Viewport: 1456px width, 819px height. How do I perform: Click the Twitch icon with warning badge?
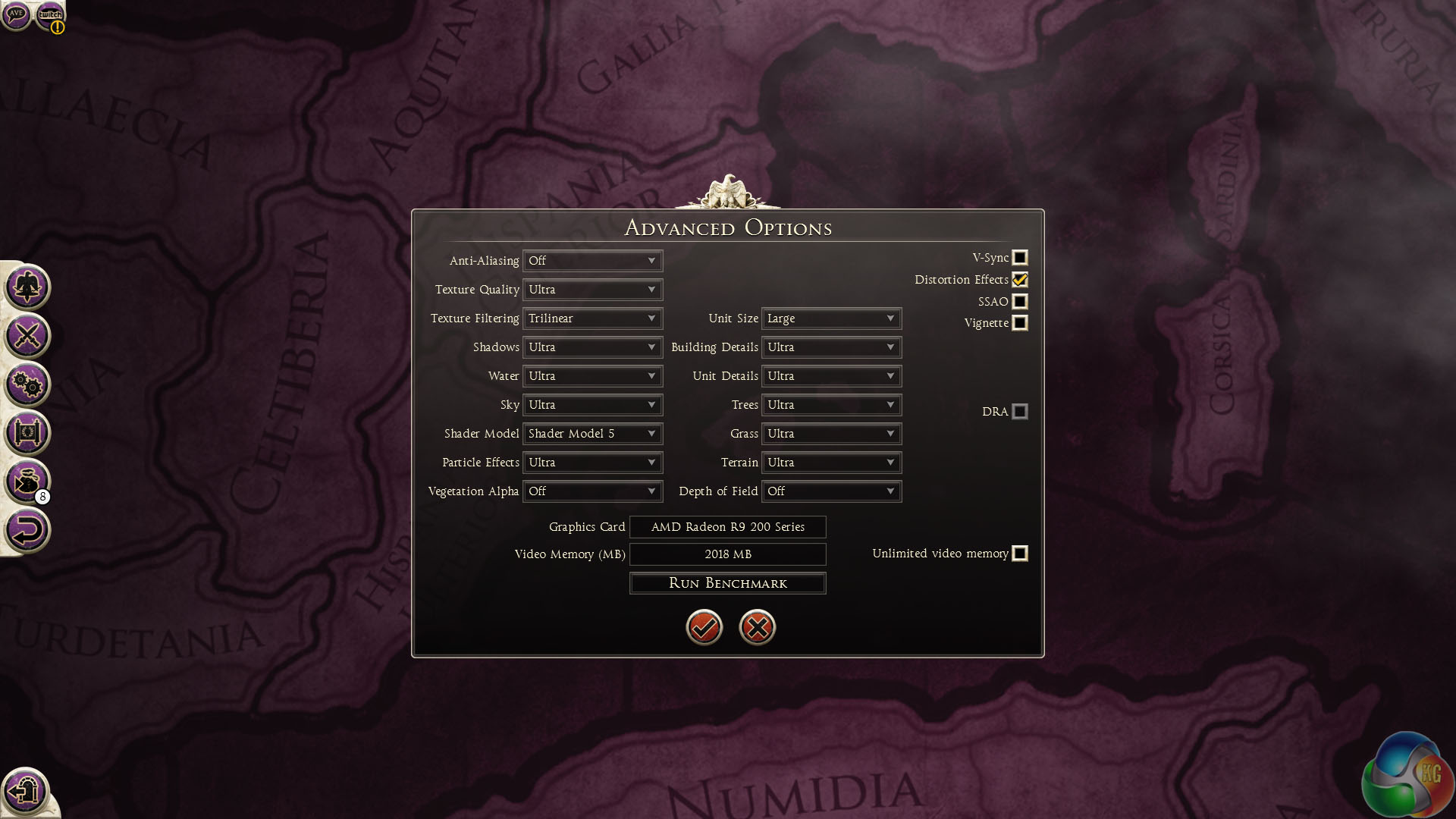[51, 15]
